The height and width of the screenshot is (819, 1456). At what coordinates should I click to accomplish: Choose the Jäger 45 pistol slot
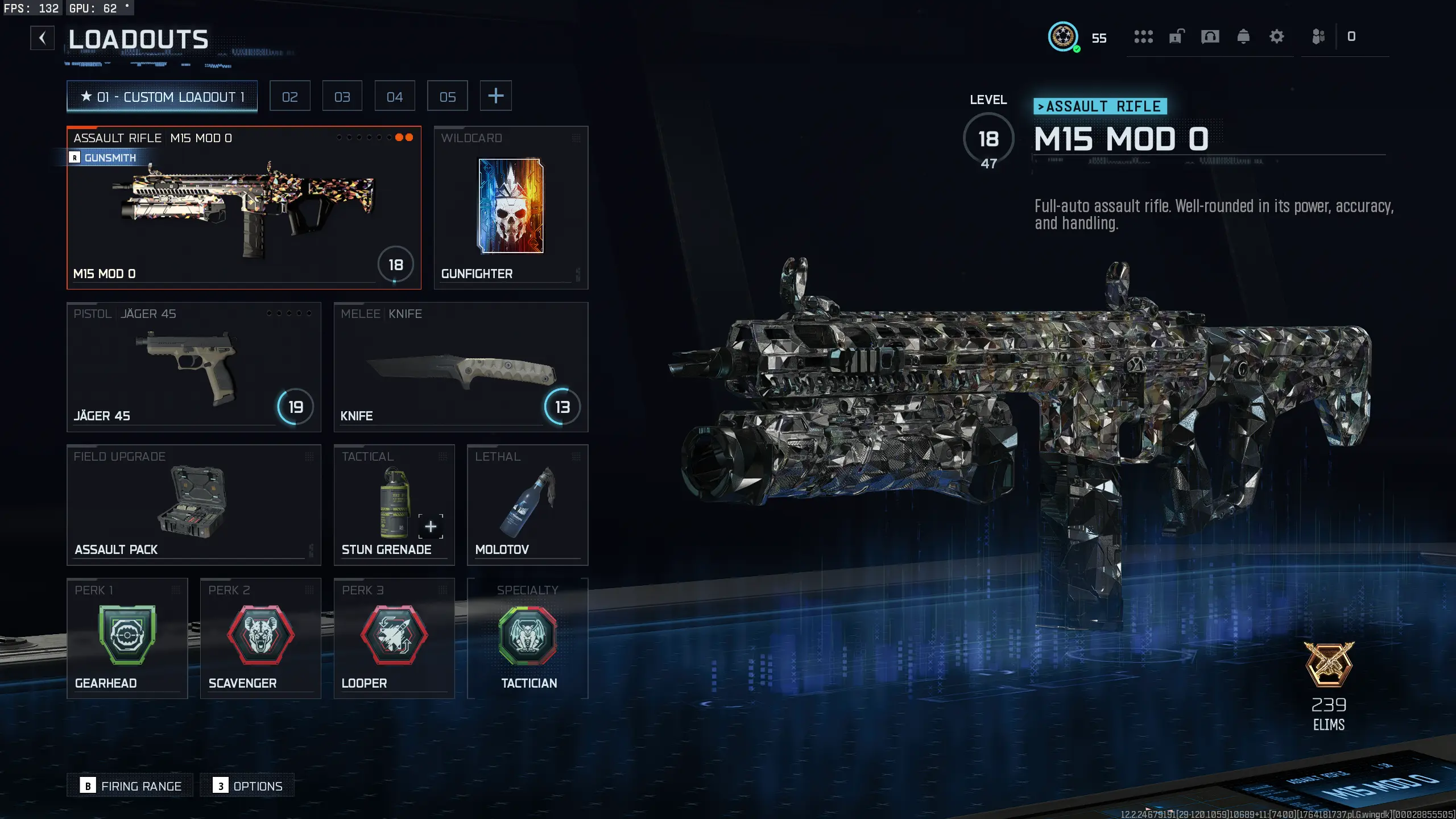coord(193,367)
